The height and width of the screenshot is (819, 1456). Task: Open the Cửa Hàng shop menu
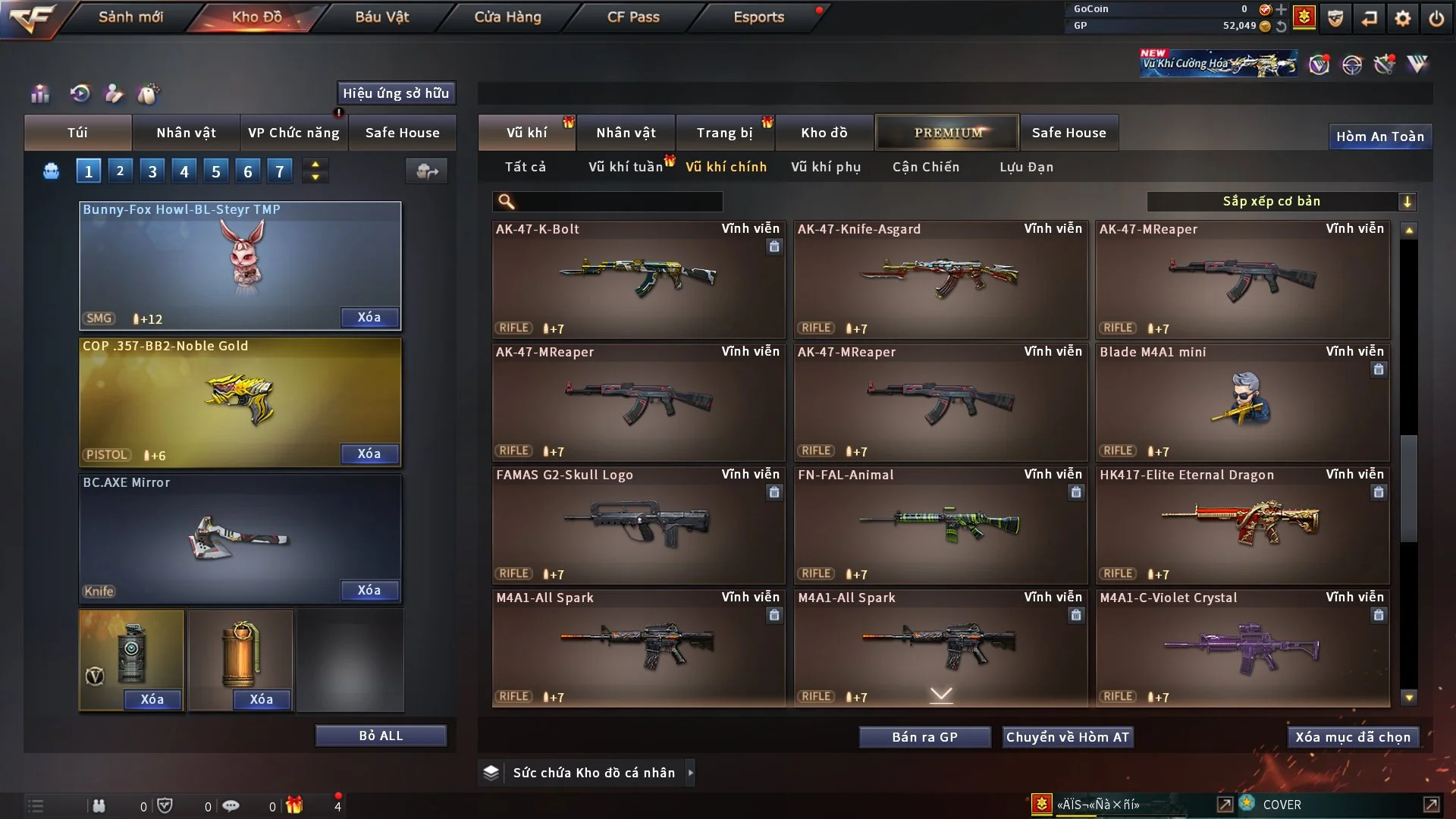coord(507,17)
